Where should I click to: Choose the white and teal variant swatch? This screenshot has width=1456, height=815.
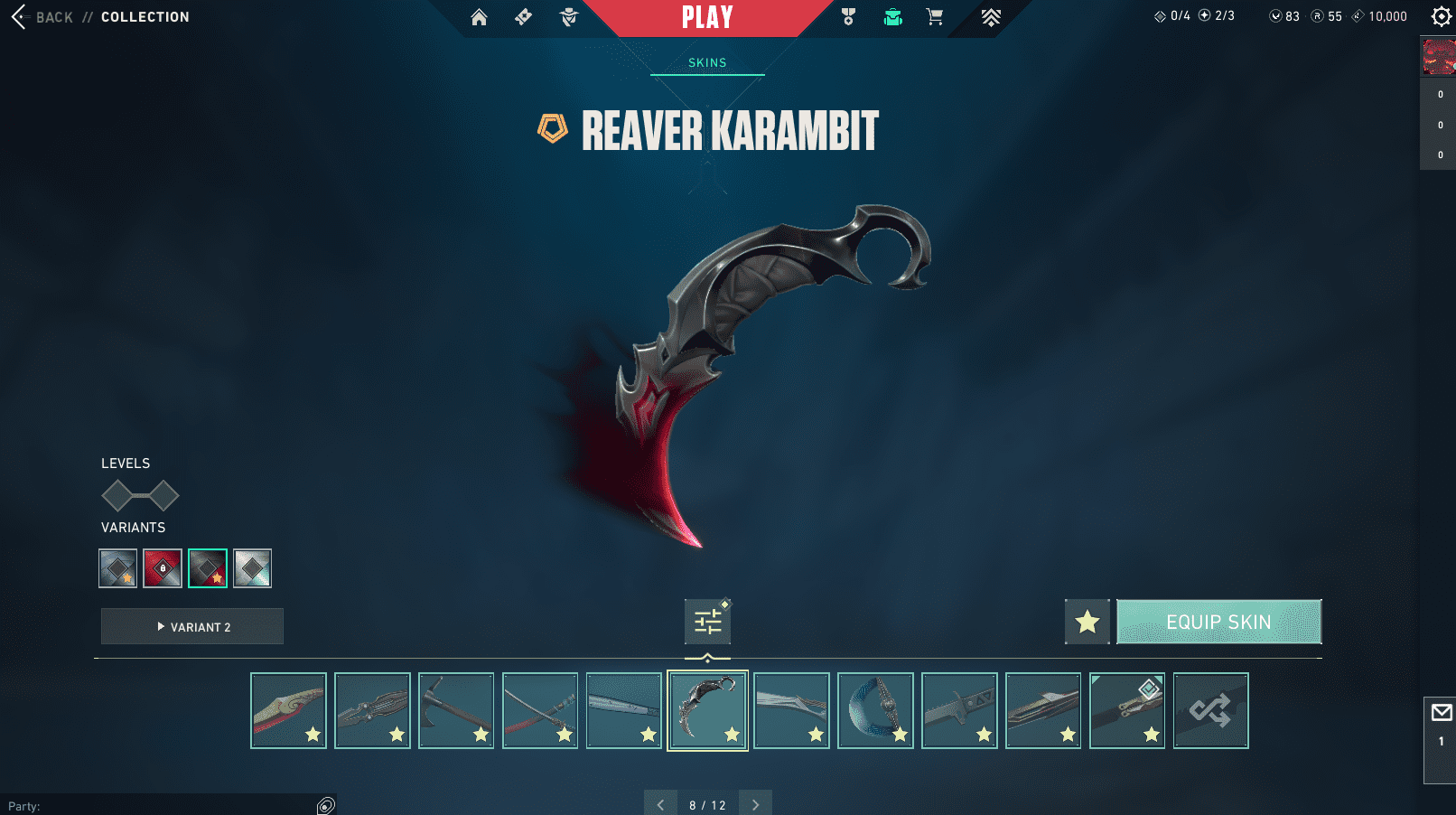[252, 568]
